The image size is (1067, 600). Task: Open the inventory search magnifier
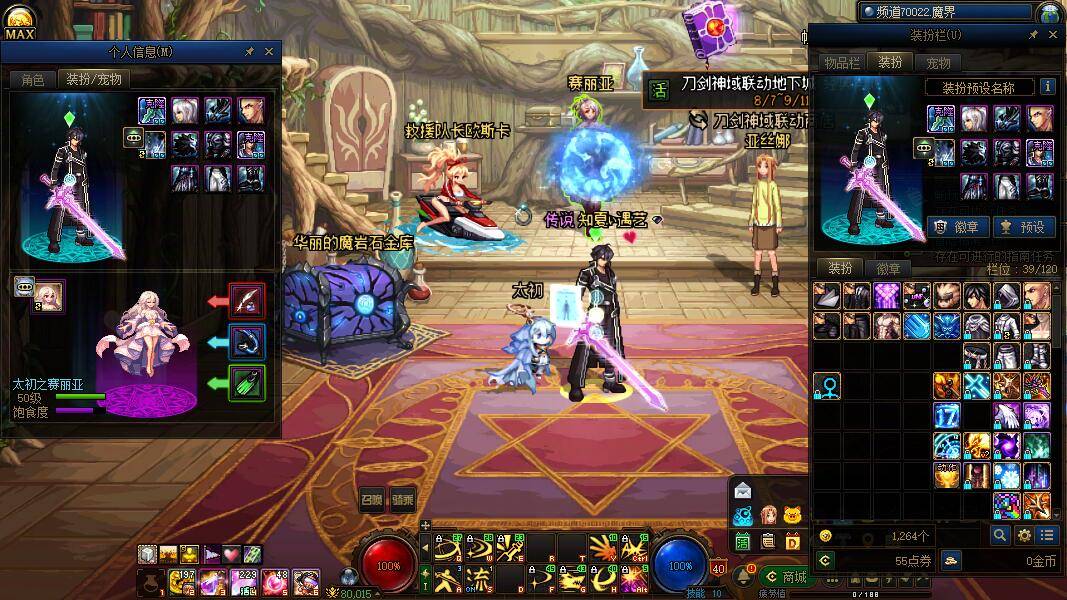[1000, 536]
